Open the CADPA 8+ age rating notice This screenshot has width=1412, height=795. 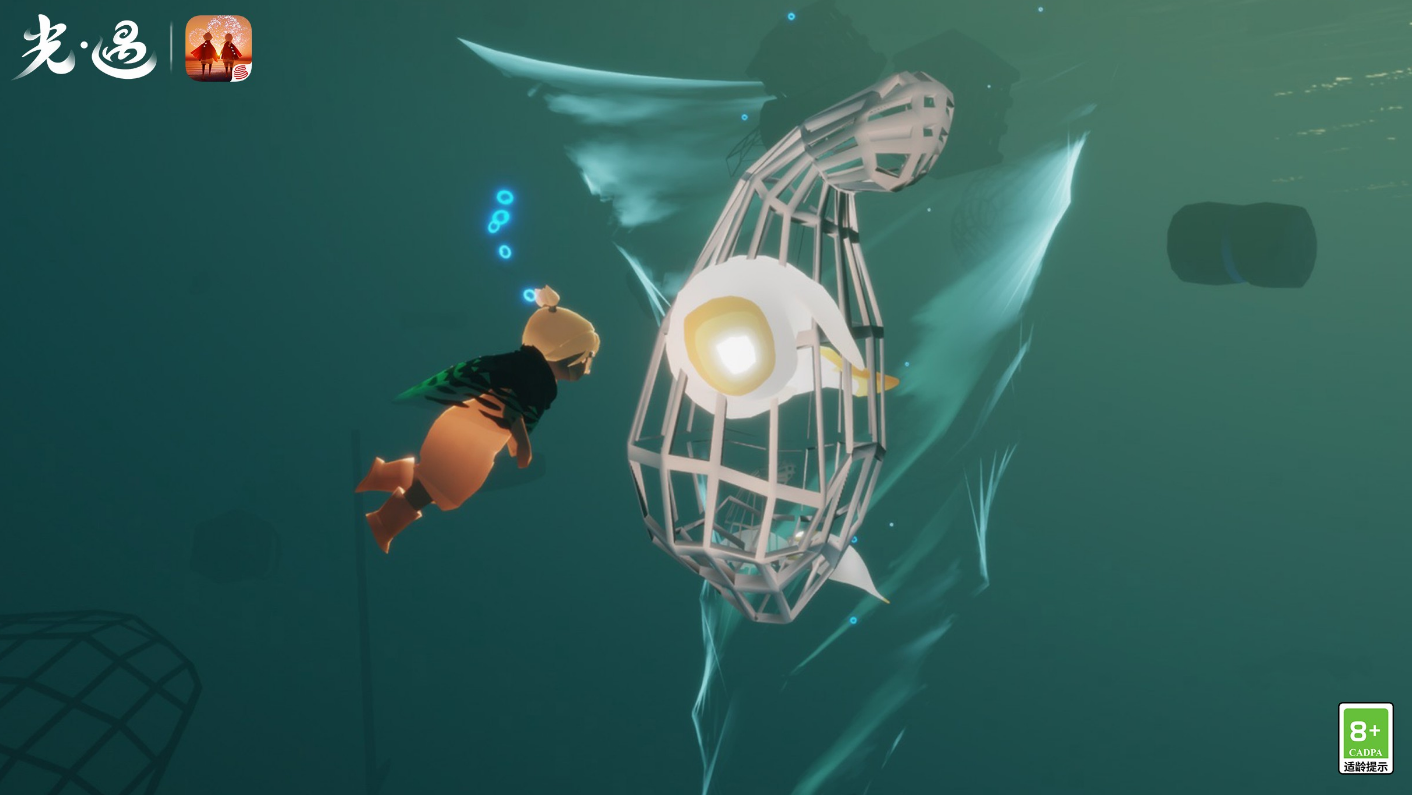point(1365,737)
